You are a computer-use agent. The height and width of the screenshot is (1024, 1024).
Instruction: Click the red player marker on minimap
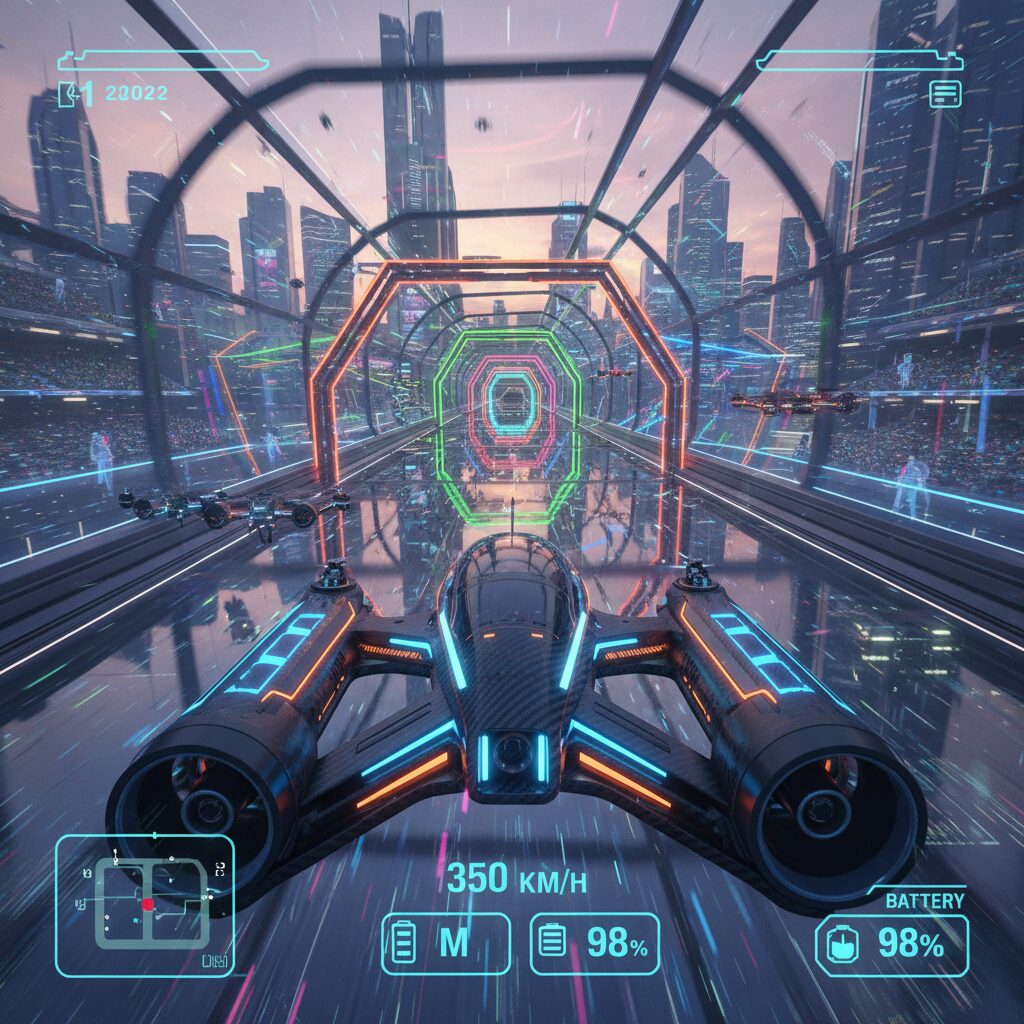148,904
